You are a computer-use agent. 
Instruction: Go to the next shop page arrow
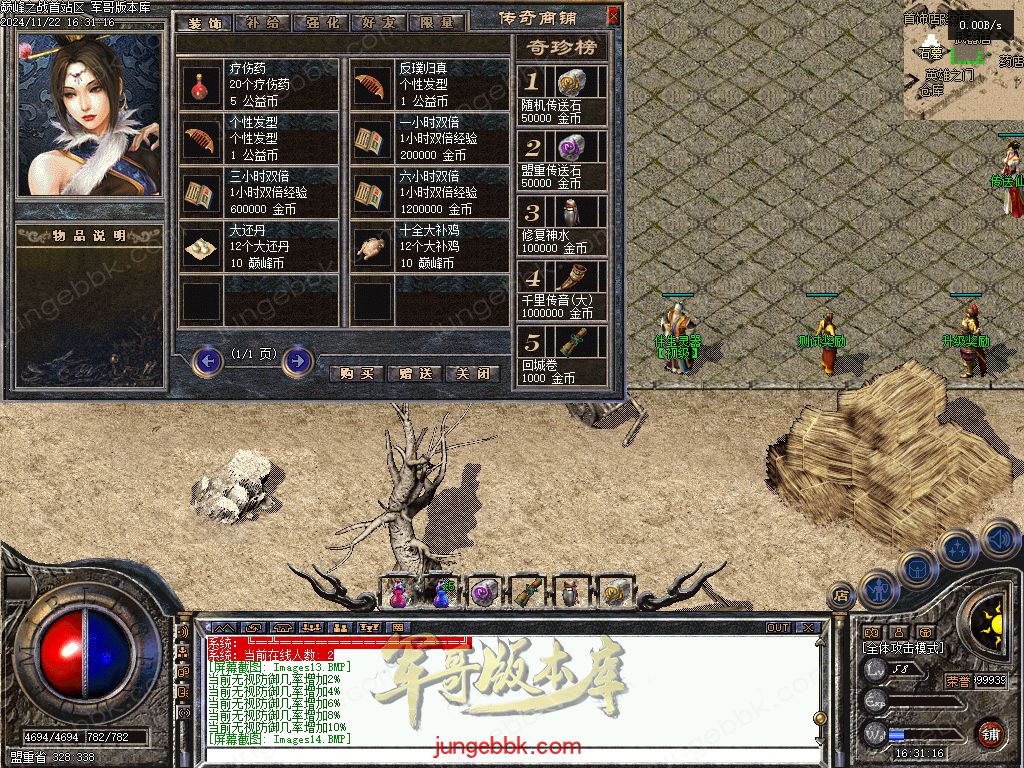(x=297, y=360)
